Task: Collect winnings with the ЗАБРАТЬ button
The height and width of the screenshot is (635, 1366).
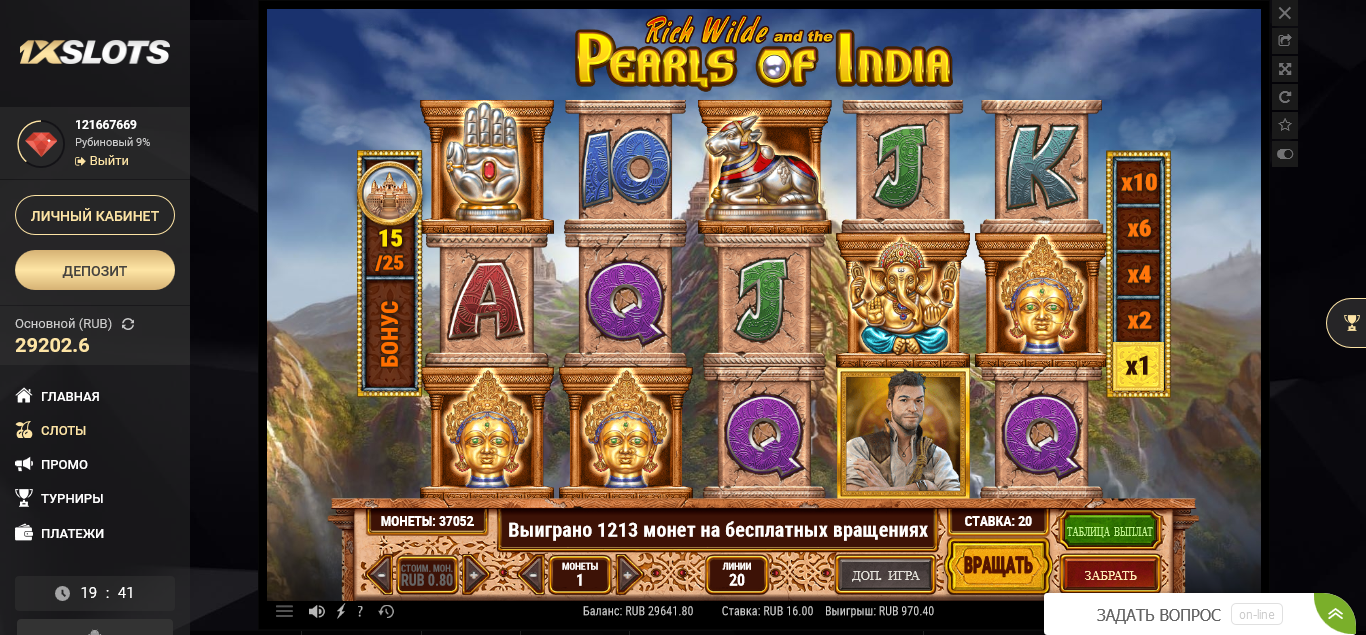Action: point(1110,575)
